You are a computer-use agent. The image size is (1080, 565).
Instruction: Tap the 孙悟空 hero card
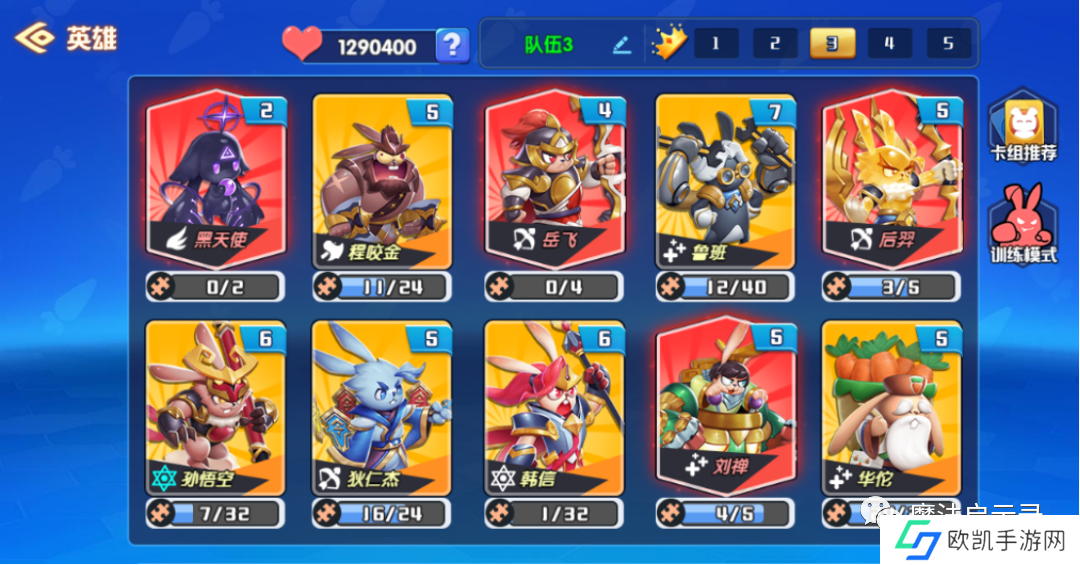click(x=216, y=406)
